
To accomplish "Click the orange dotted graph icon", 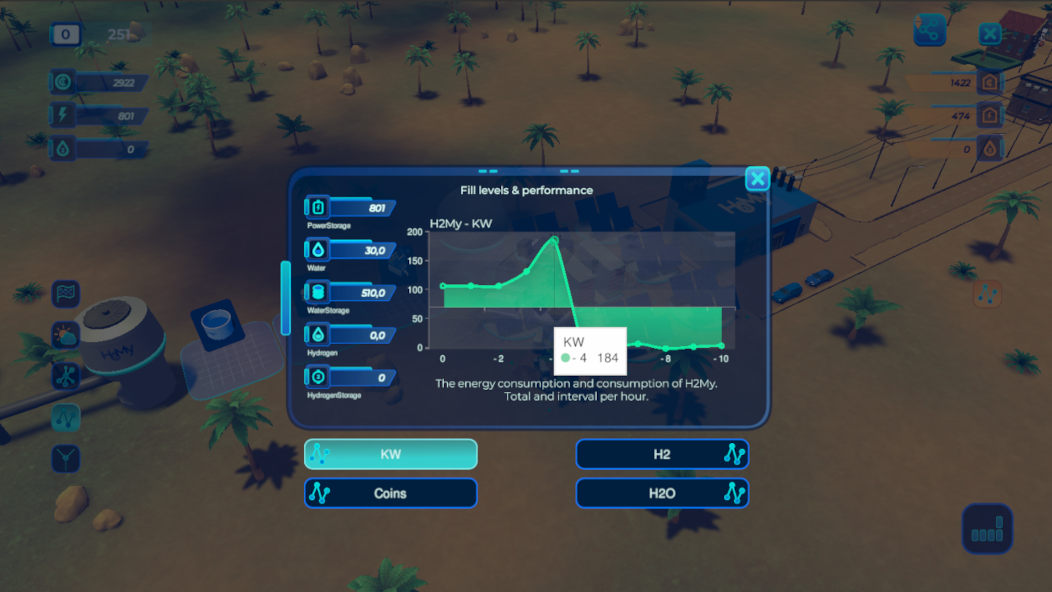I will (988, 294).
